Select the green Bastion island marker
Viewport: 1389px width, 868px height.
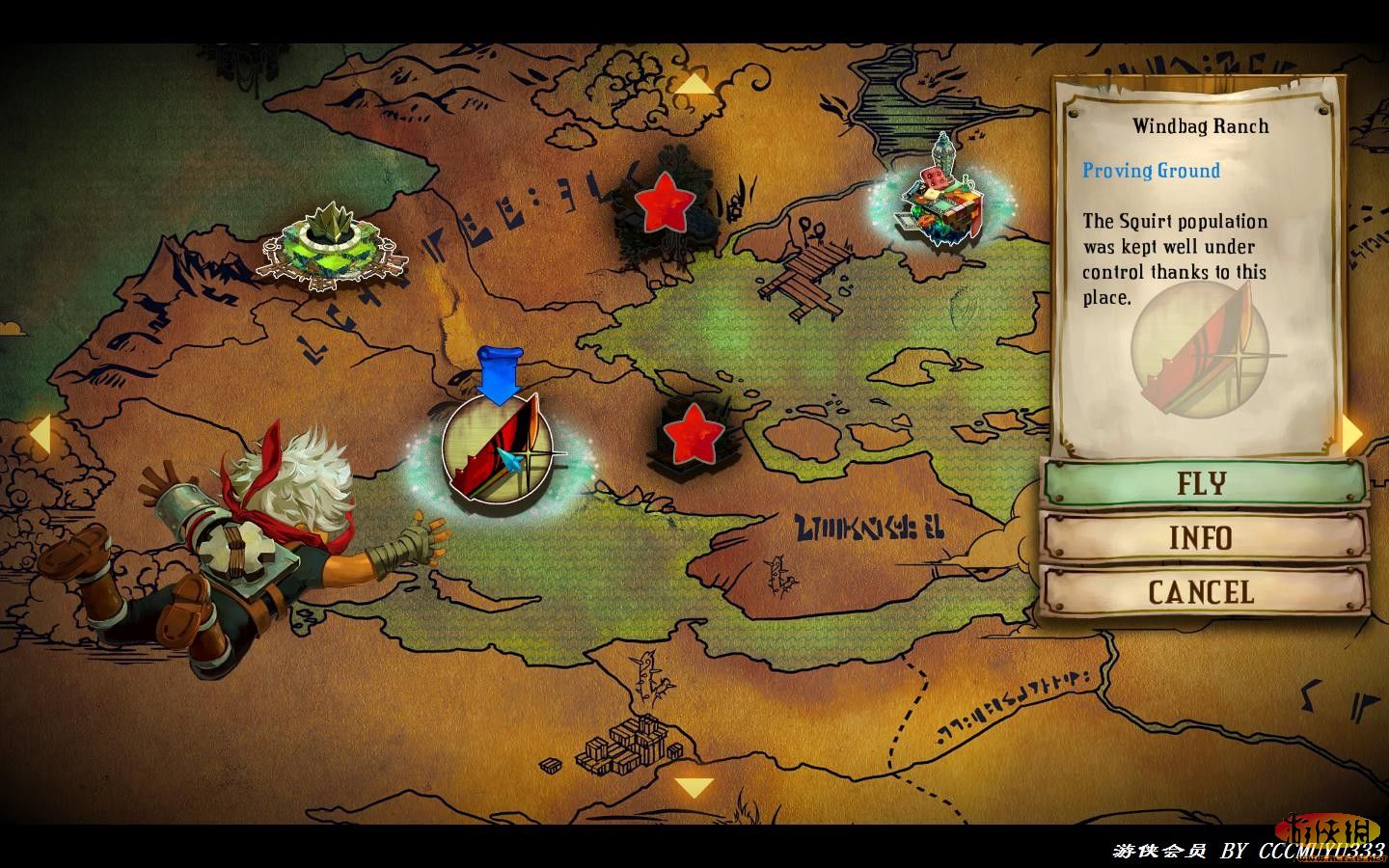coord(333,246)
